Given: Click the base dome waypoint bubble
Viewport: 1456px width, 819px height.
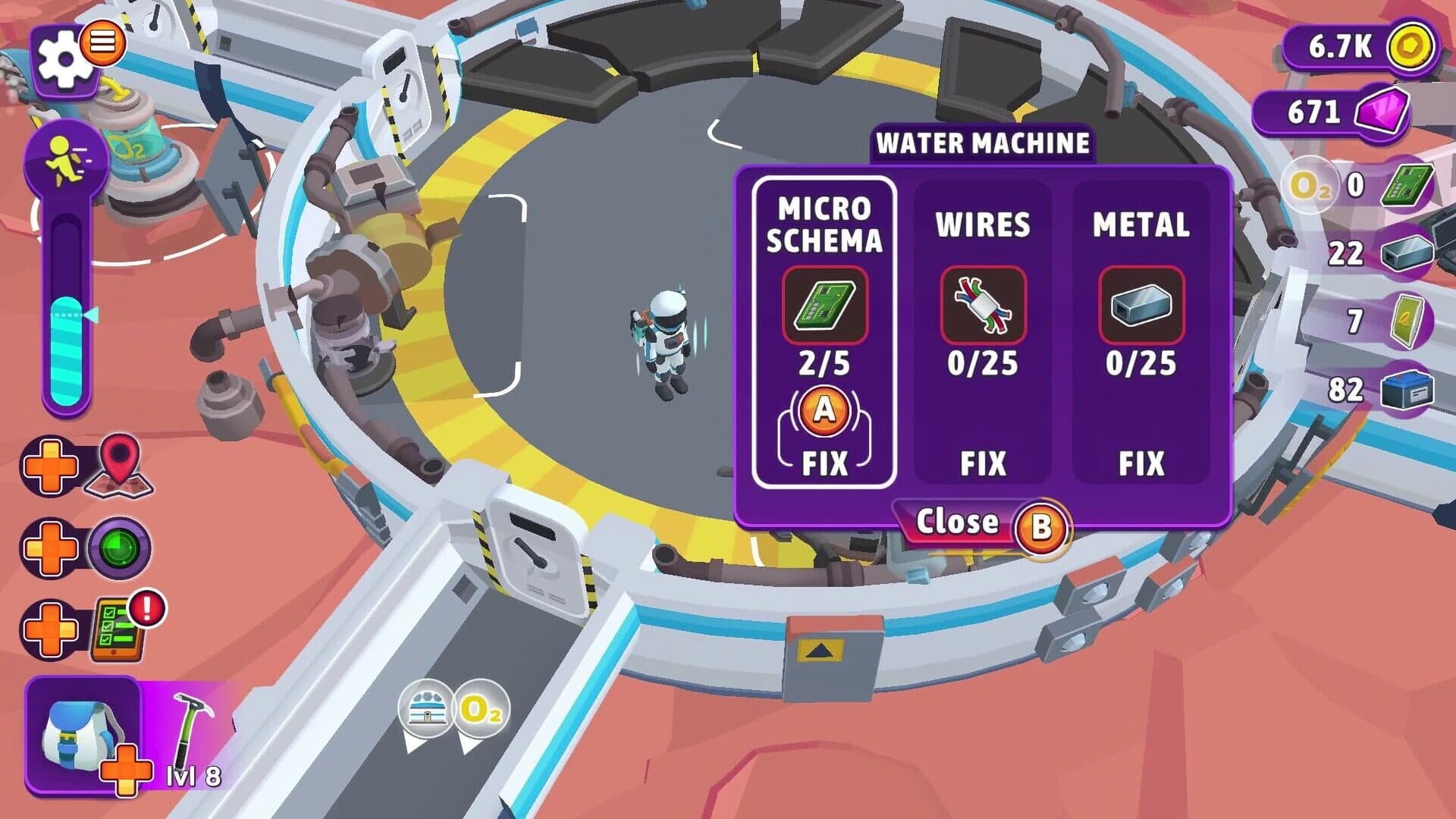Looking at the screenshot, I should coord(425,711).
